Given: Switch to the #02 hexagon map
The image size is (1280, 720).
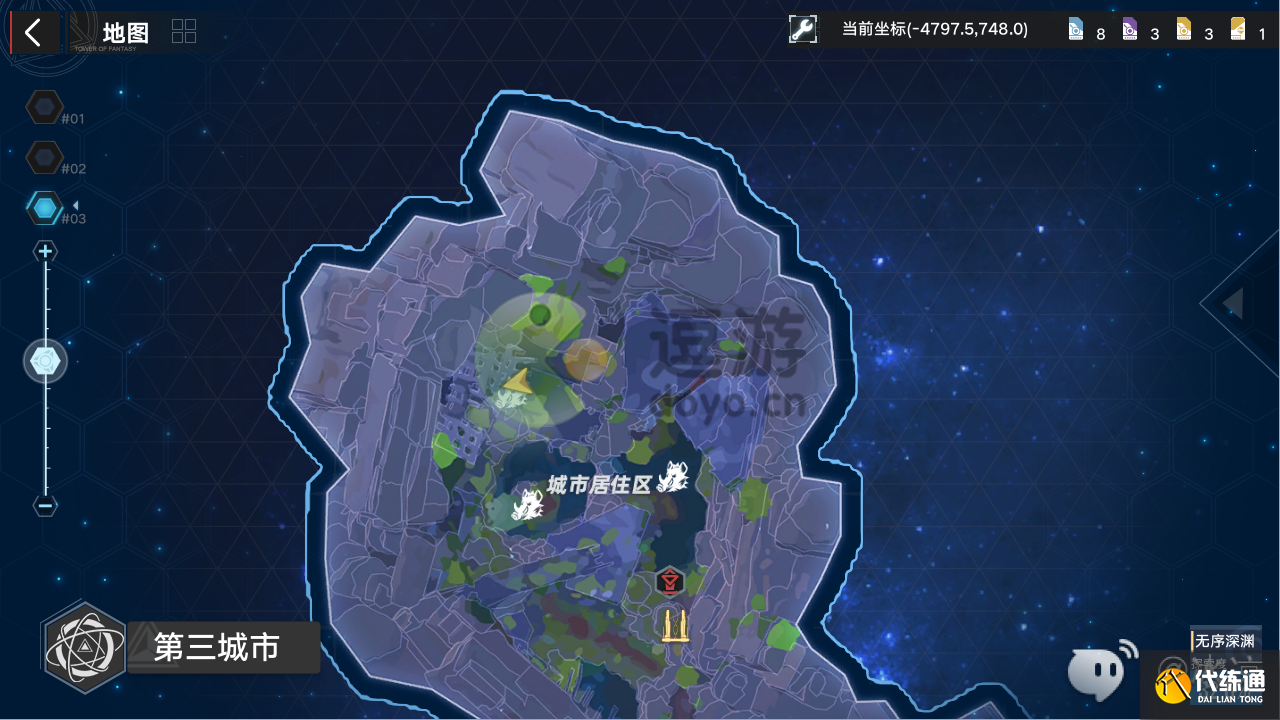Looking at the screenshot, I should tap(46, 157).
